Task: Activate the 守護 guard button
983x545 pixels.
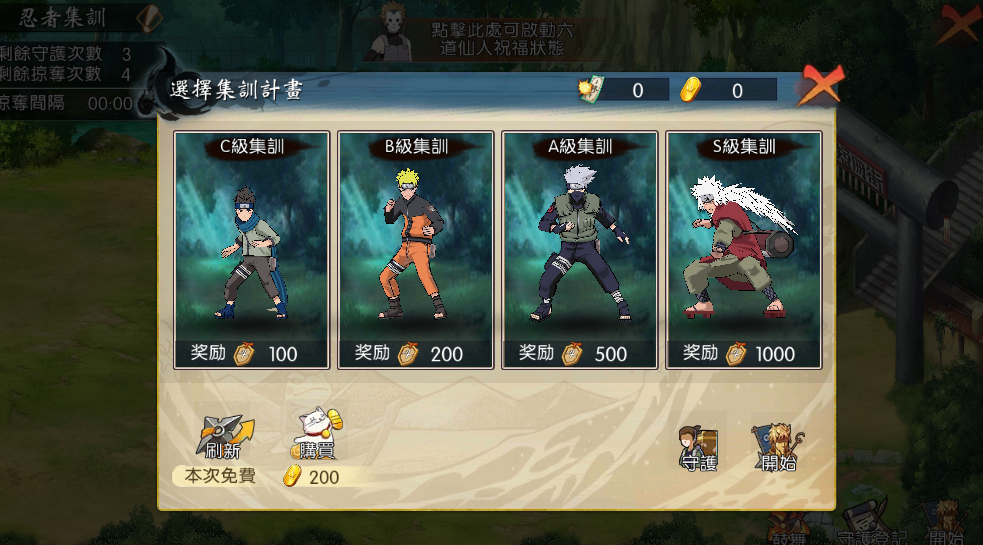Action: coord(698,448)
